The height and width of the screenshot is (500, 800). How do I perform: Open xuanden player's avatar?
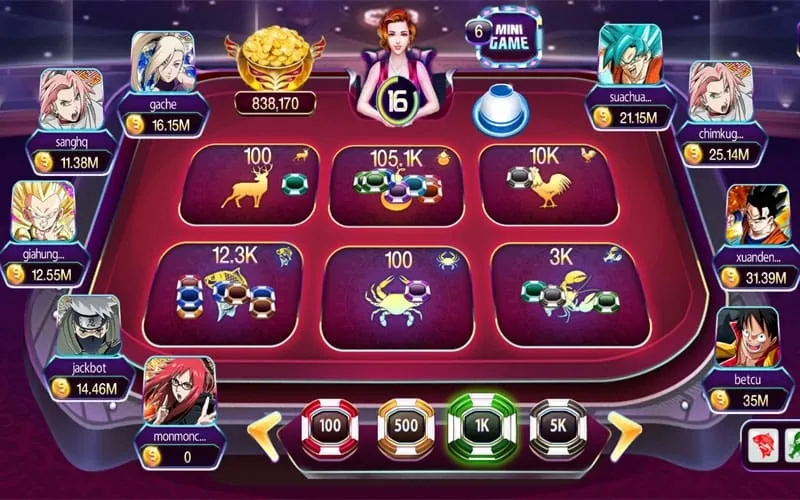tap(756, 216)
